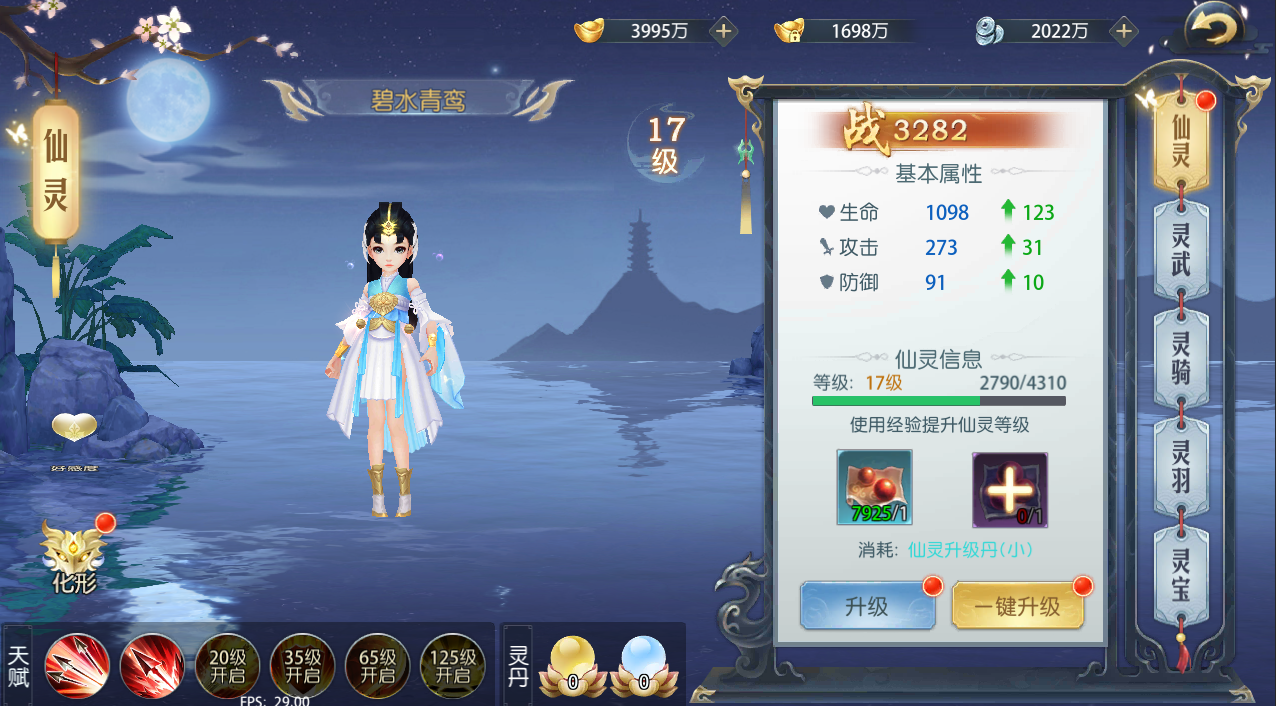Screen dimensions: 1276x706
Task: Activate the 一键升级 one-key upgrade button
Action: point(1017,606)
